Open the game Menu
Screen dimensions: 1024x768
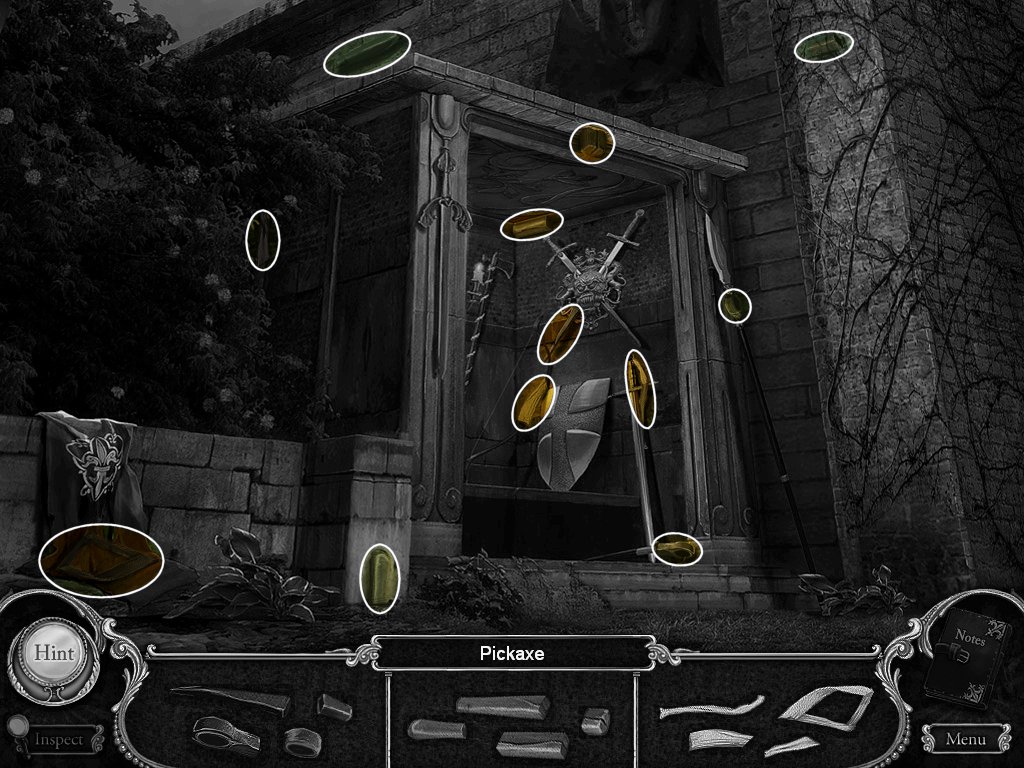tap(964, 740)
